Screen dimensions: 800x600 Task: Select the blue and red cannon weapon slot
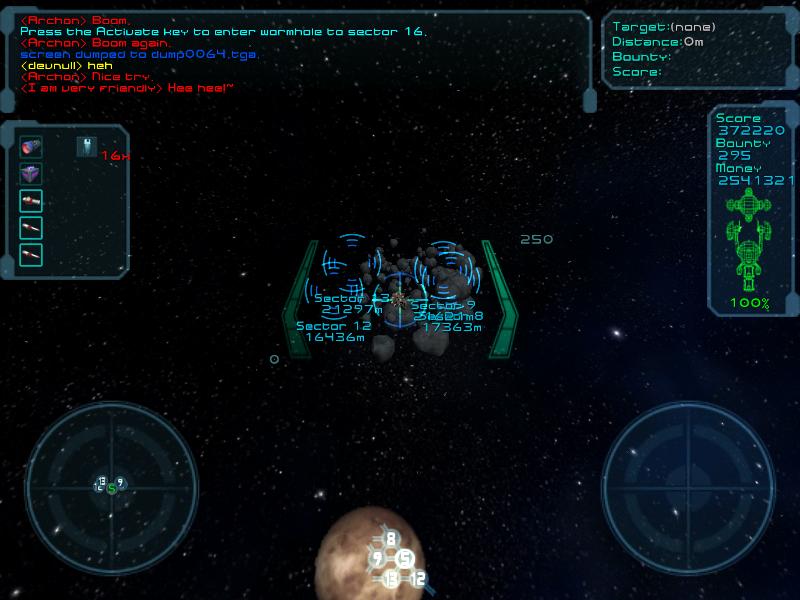pyautogui.click(x=31, y=148)
